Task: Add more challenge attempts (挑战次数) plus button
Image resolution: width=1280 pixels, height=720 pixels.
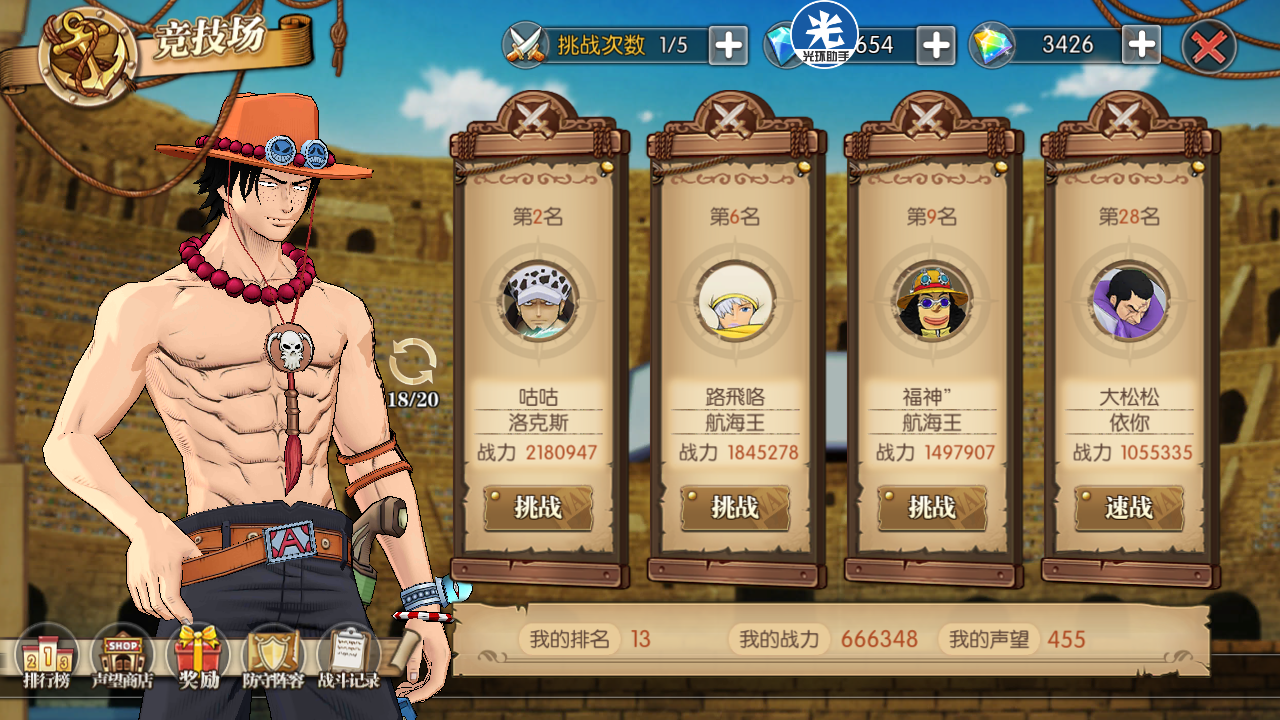Action: [728, 45]
